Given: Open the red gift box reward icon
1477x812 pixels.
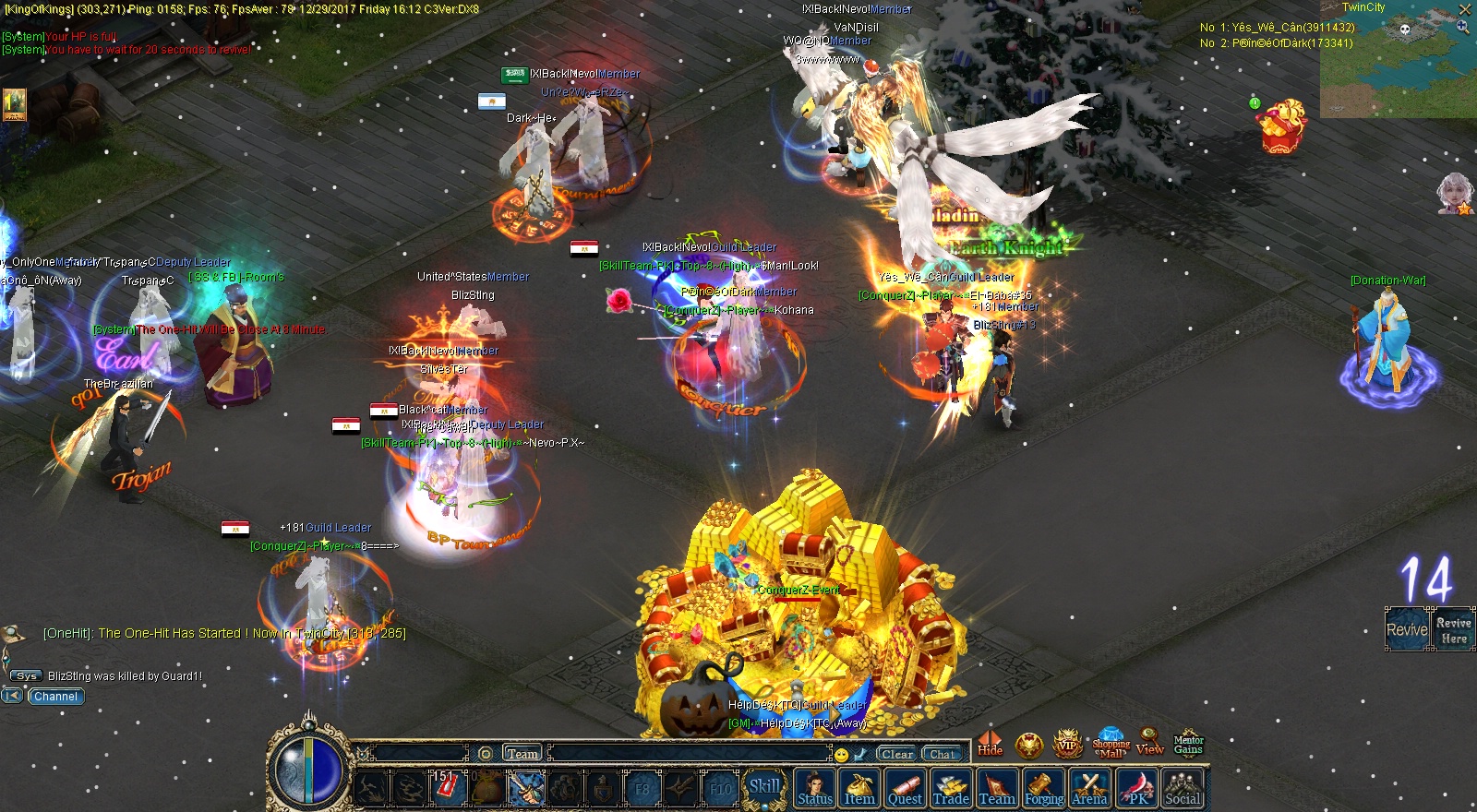Looking at the screenshot, I should click(x=1284, y=126).
